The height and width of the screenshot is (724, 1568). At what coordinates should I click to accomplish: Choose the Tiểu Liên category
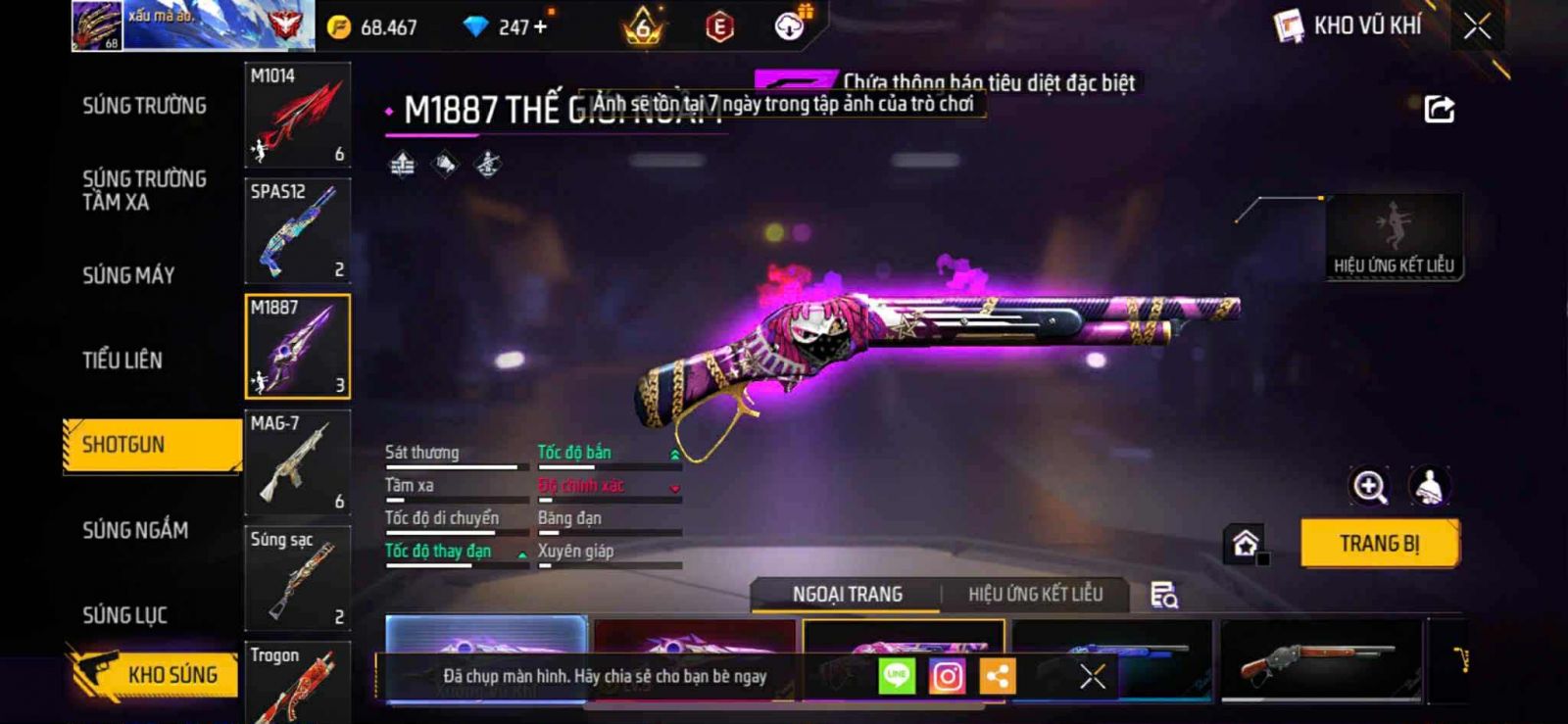pos(122,361)
